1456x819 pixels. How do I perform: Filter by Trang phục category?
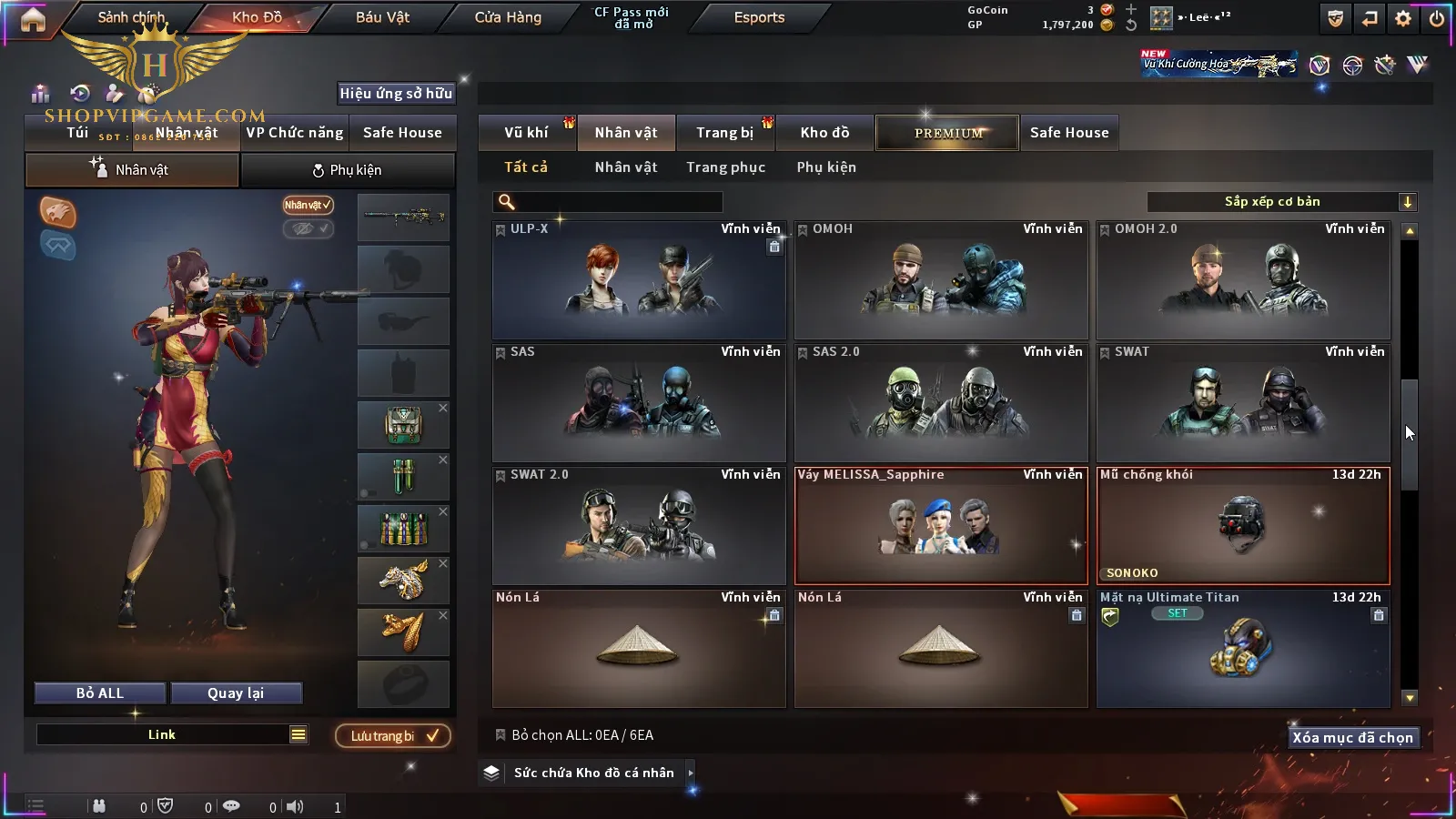[x=725, y=167]
